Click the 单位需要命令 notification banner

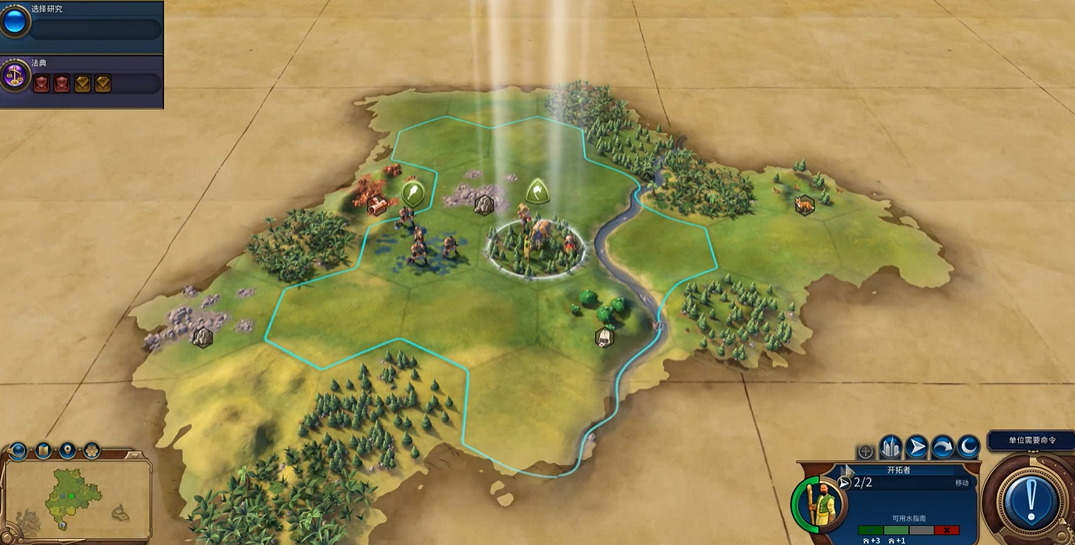point(1030,440)
